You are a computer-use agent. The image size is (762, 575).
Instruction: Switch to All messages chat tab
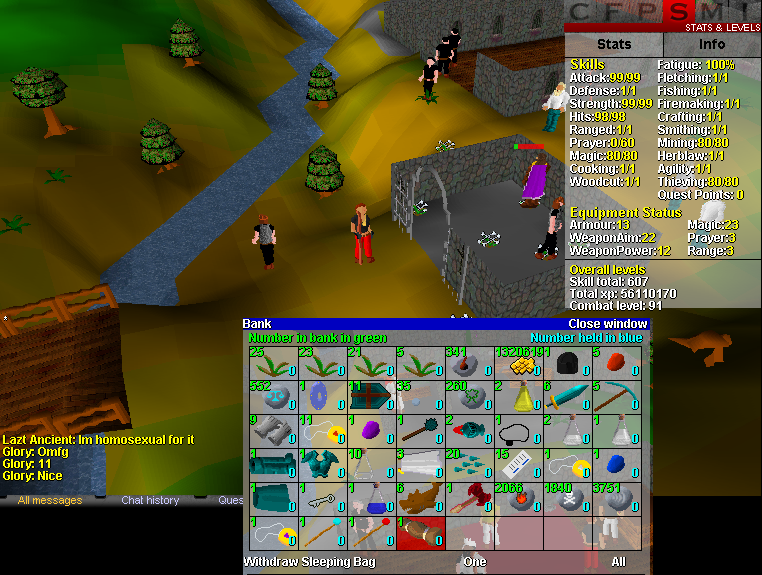click(x=50, y=500)
